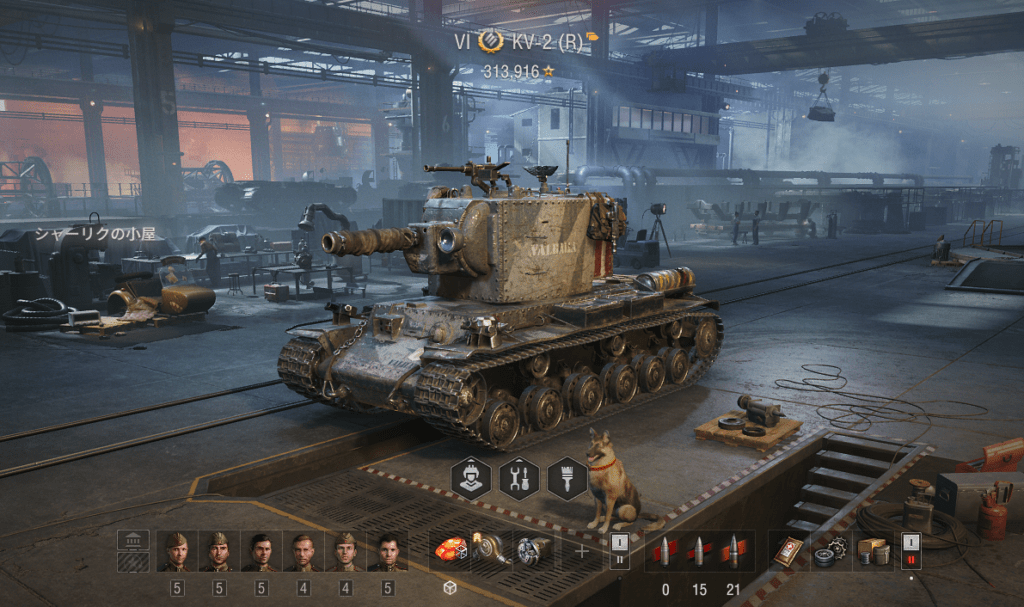Select the shell slot with 15 rounds

(x=699, y=552)
